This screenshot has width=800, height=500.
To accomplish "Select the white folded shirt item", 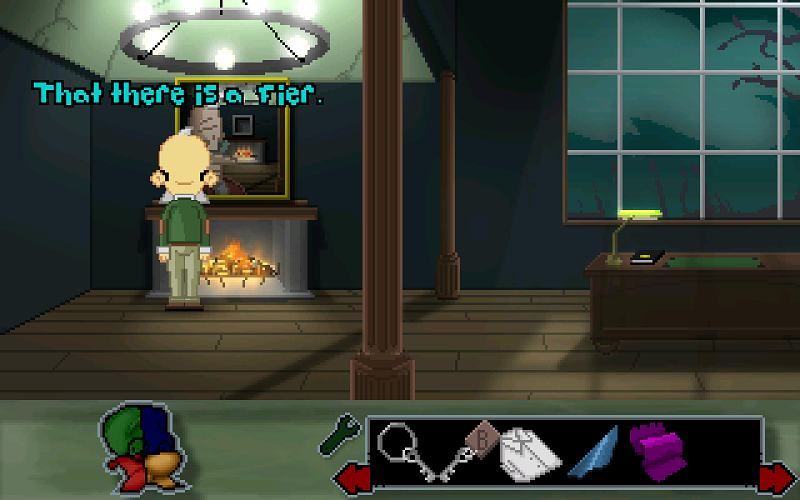I will tap(531, 452).
